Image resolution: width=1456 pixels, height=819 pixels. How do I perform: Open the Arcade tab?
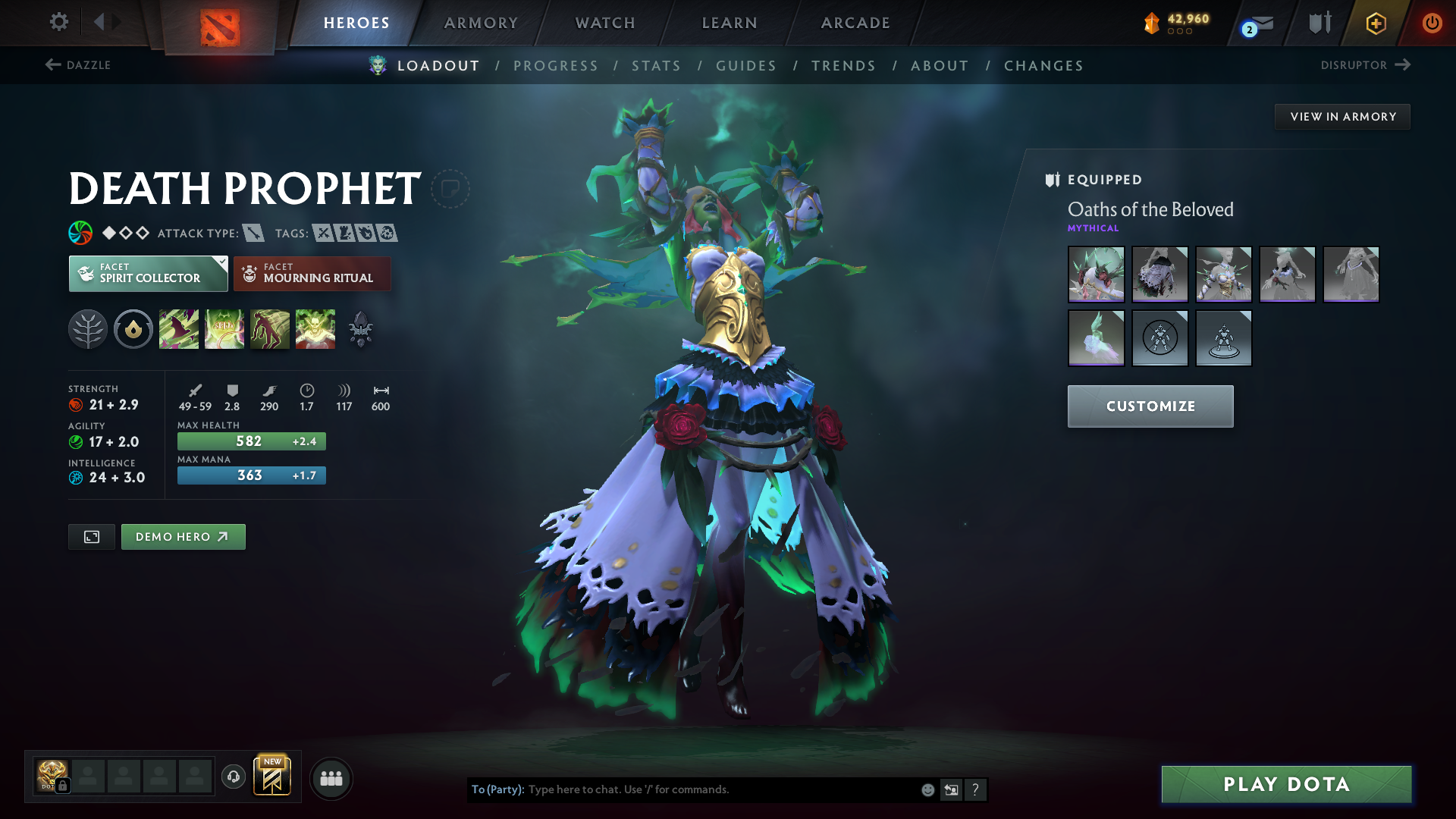pos(855,23)
